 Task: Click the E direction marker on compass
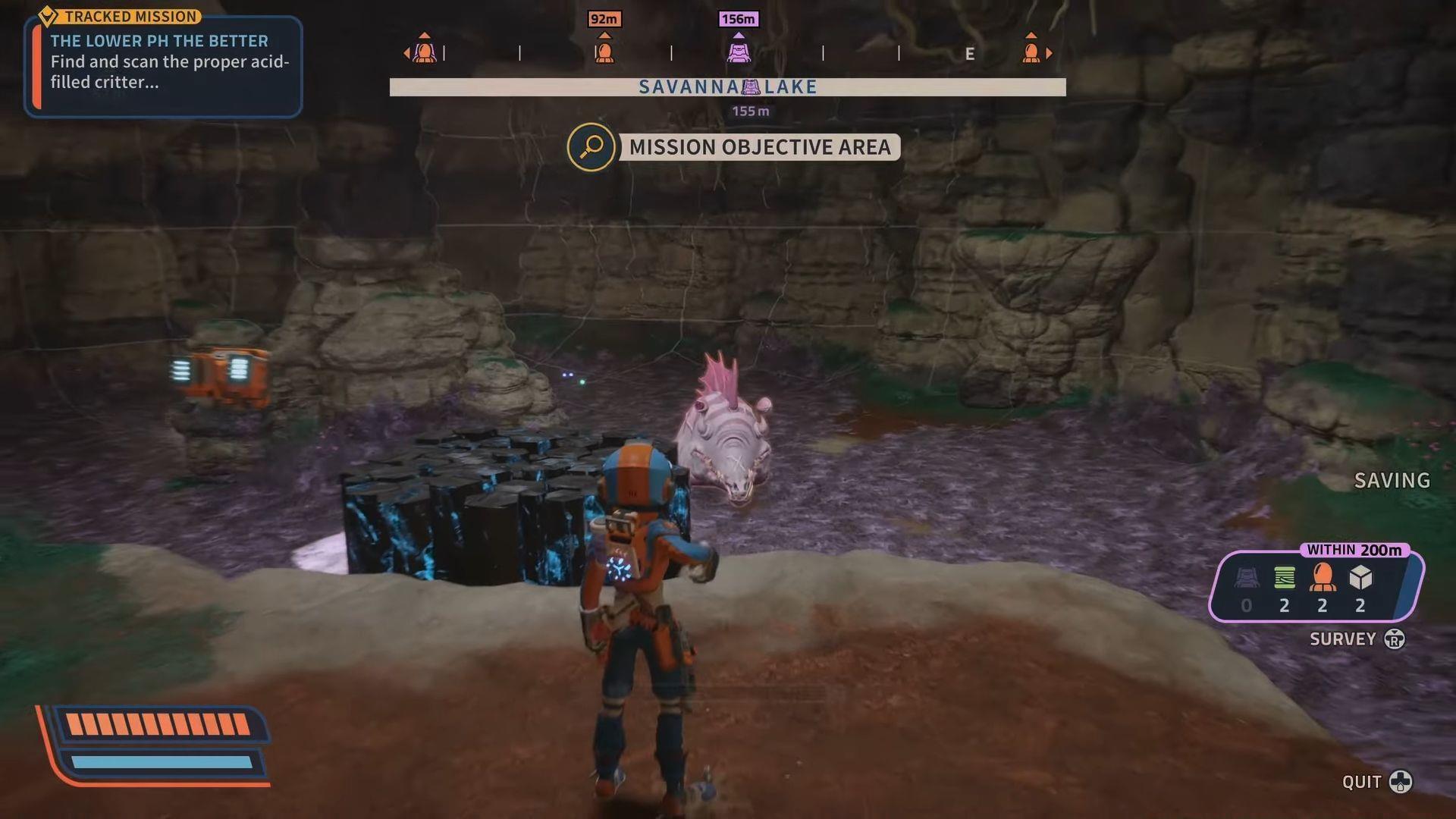tap(969, 53)
